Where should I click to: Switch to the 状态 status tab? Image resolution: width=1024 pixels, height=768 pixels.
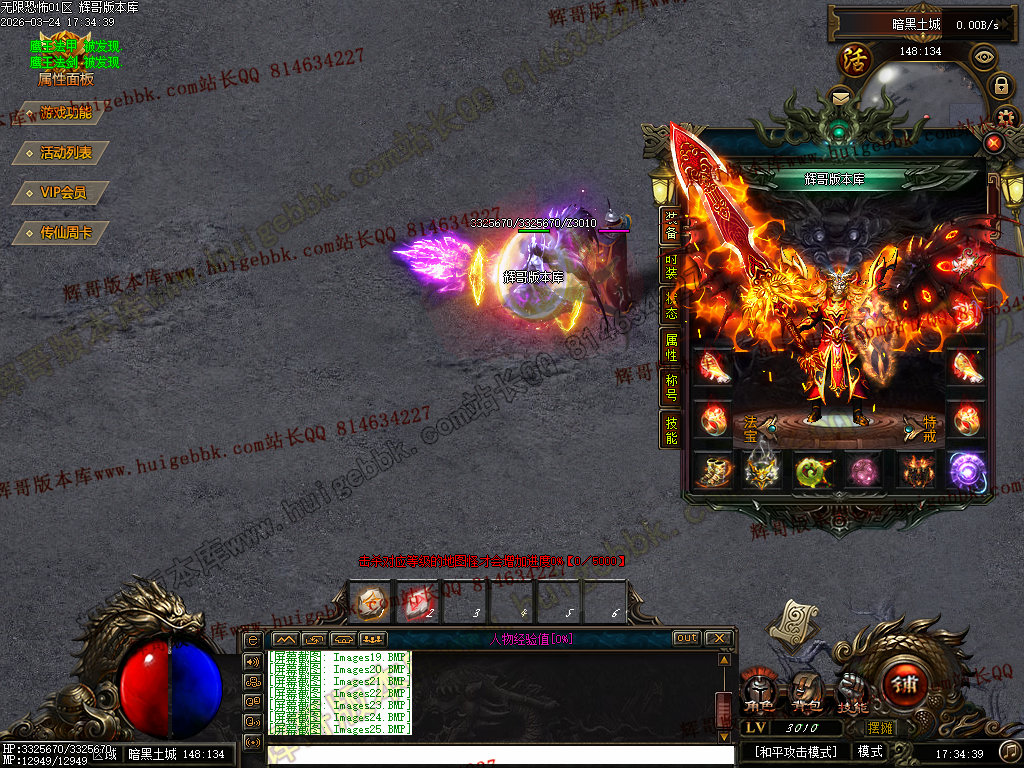672,307
